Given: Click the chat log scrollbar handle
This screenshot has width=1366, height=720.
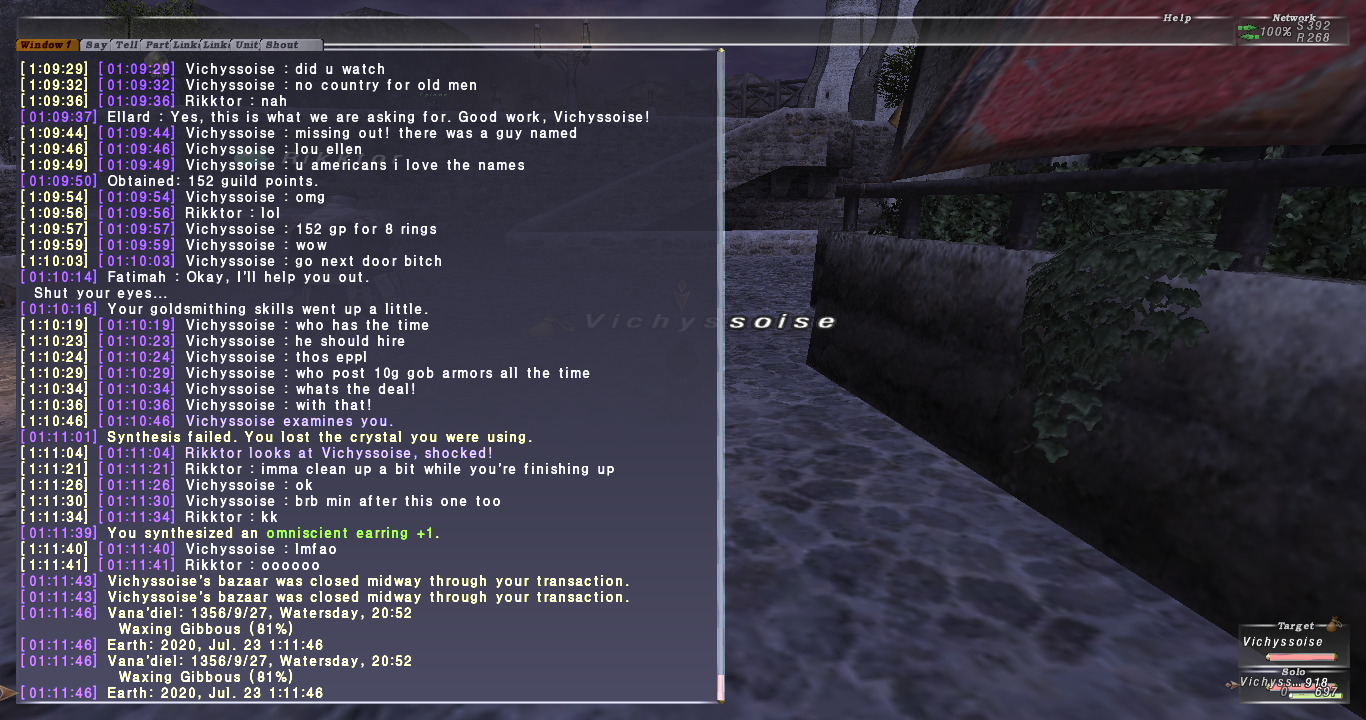Looking at the screenshot, I should [720, 686].
